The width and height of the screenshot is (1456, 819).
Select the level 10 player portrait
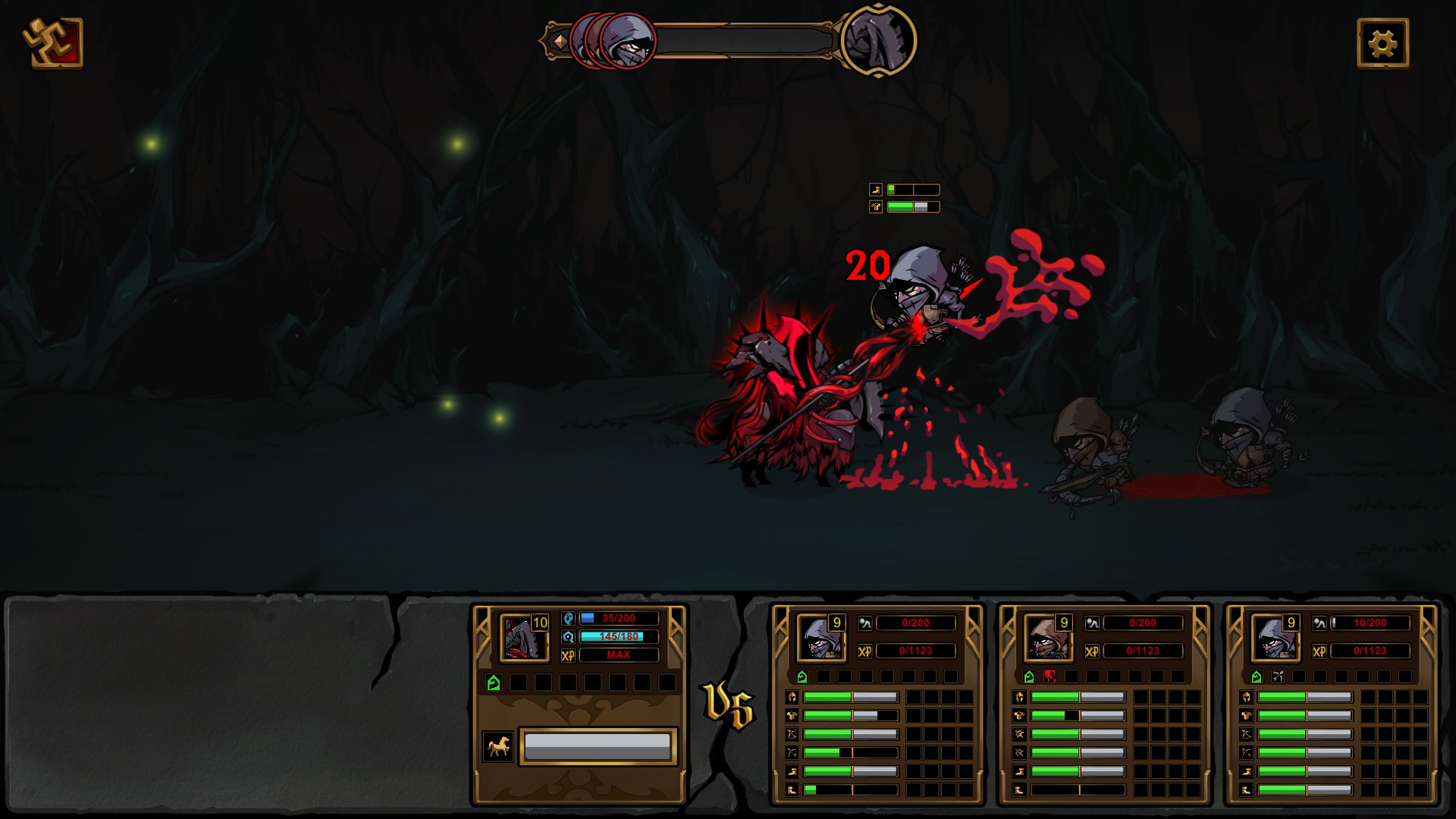coord(523,639)
